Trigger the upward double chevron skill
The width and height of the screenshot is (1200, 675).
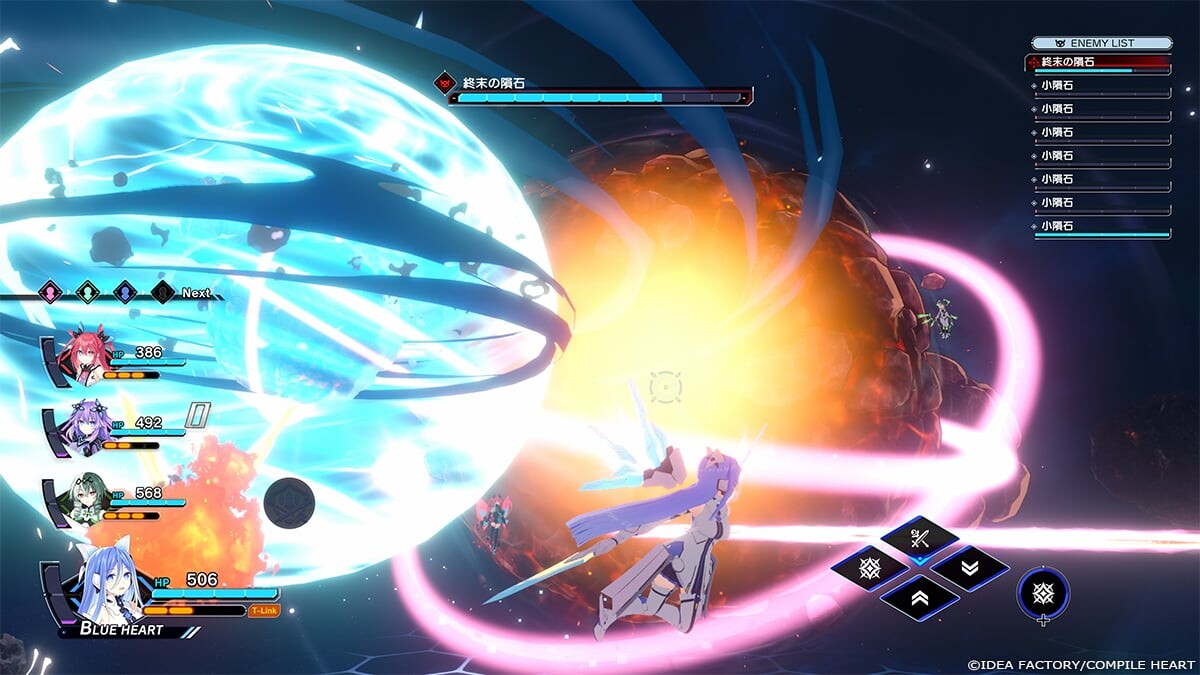pyautogui.click(x=919, y=598)
